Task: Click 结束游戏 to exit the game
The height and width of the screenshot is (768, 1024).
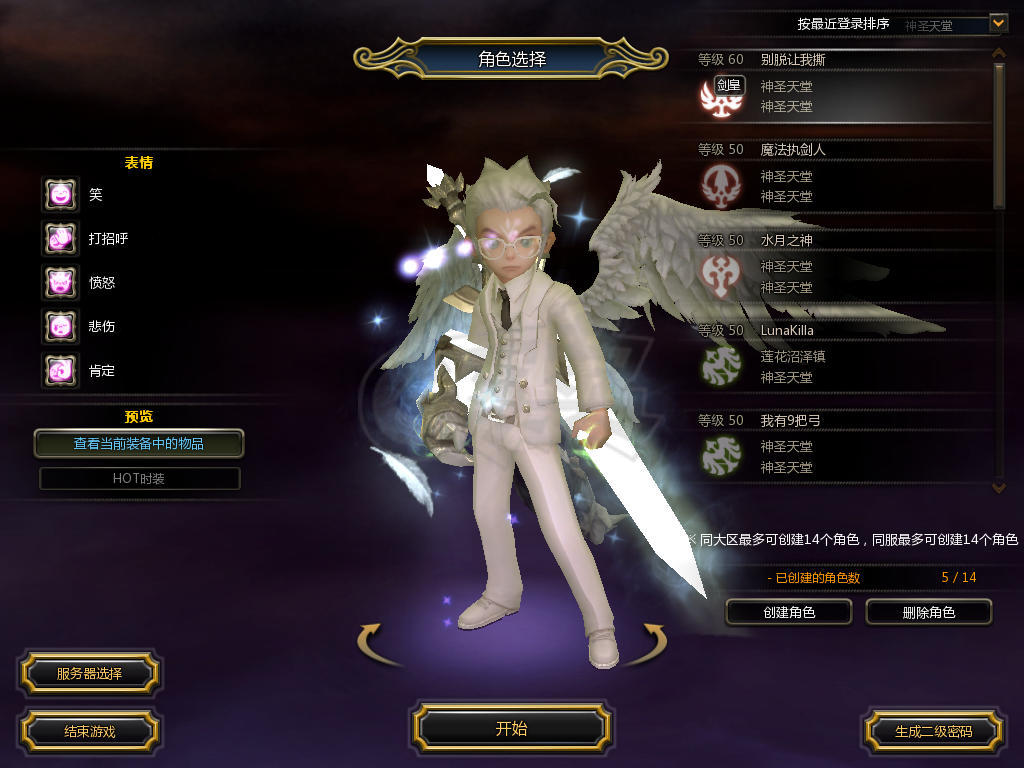Action: tap(89, 731)
